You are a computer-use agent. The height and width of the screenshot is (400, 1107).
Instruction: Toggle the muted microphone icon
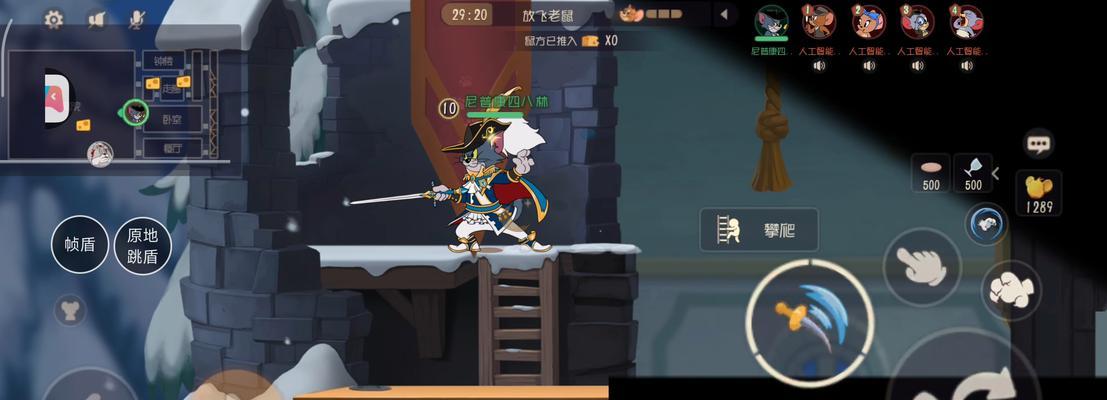click(x=138, y=19)
